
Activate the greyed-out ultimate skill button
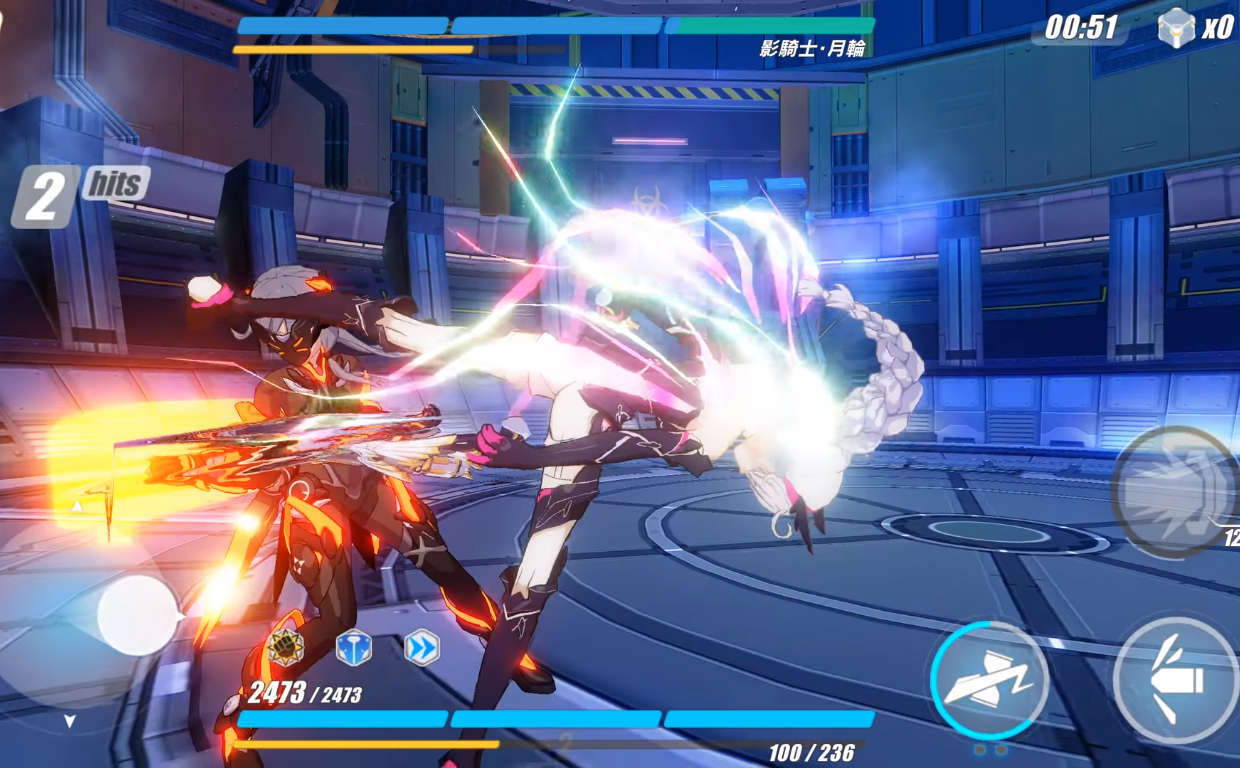1175,490
